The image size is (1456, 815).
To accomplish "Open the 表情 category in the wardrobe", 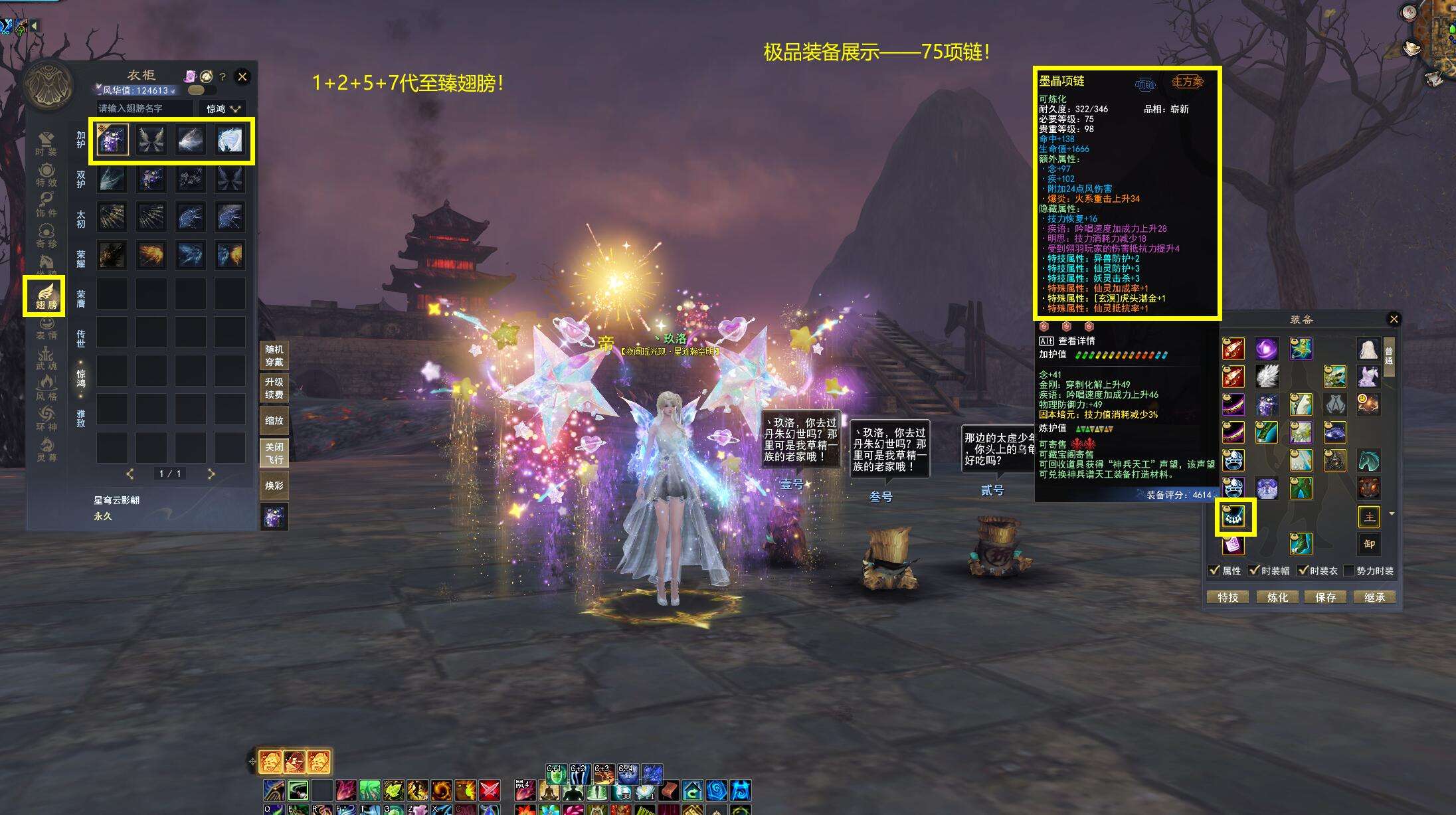I will (x=46, y=327).
